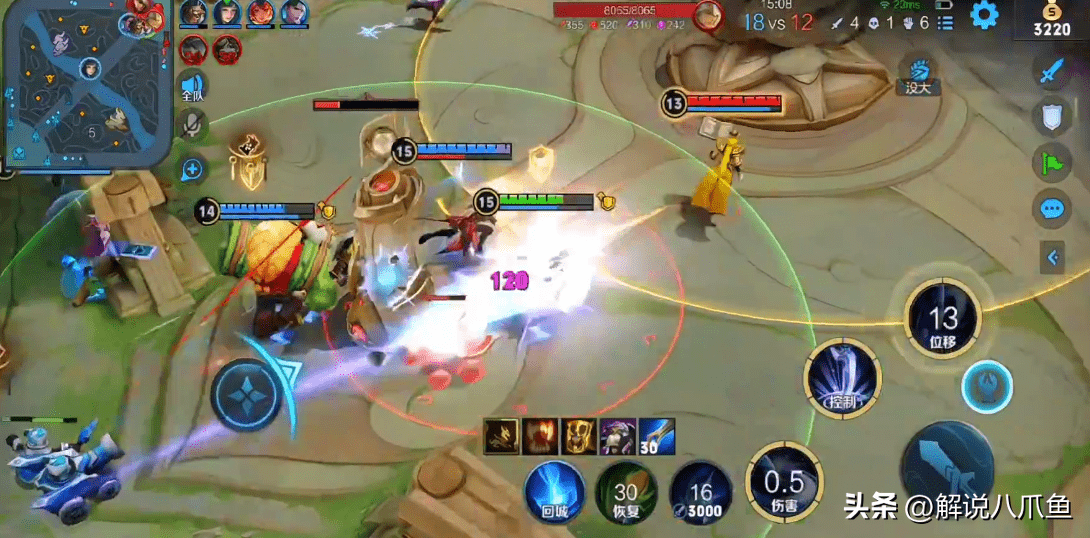Send the 没大 no-ultimate quick signal
The height and width of the screenshot is (538, 1090).
918,75
